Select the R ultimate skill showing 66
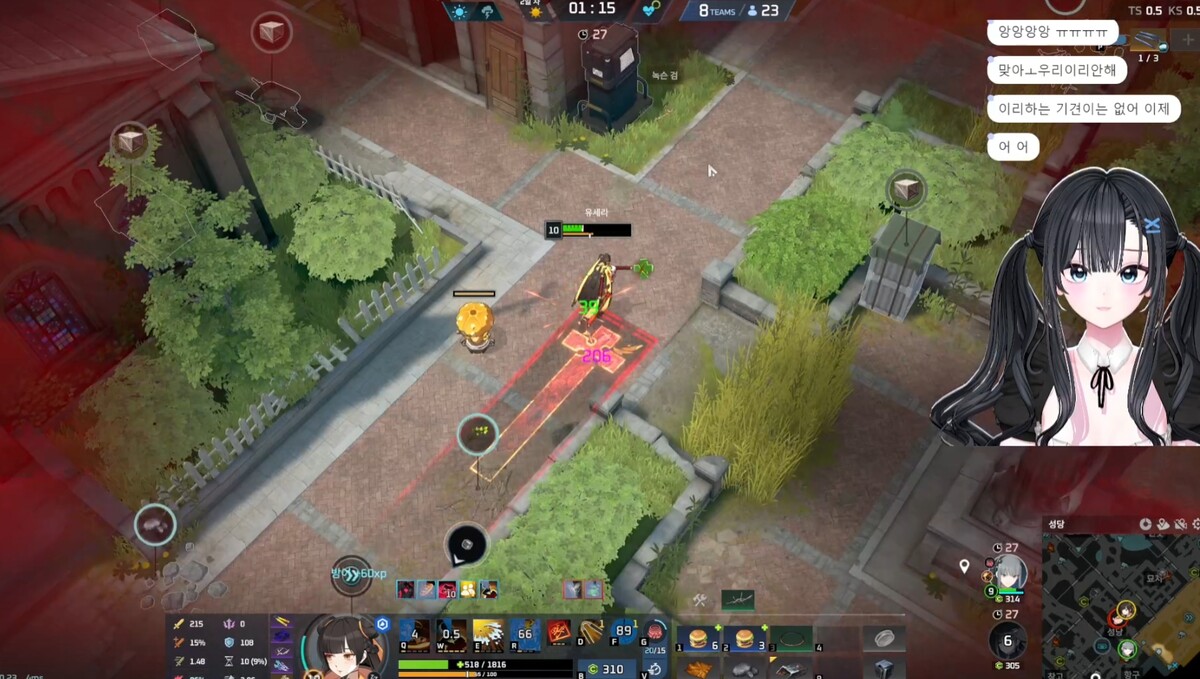Viewport: 1200px width, 679px height. (x=524, y=635)
